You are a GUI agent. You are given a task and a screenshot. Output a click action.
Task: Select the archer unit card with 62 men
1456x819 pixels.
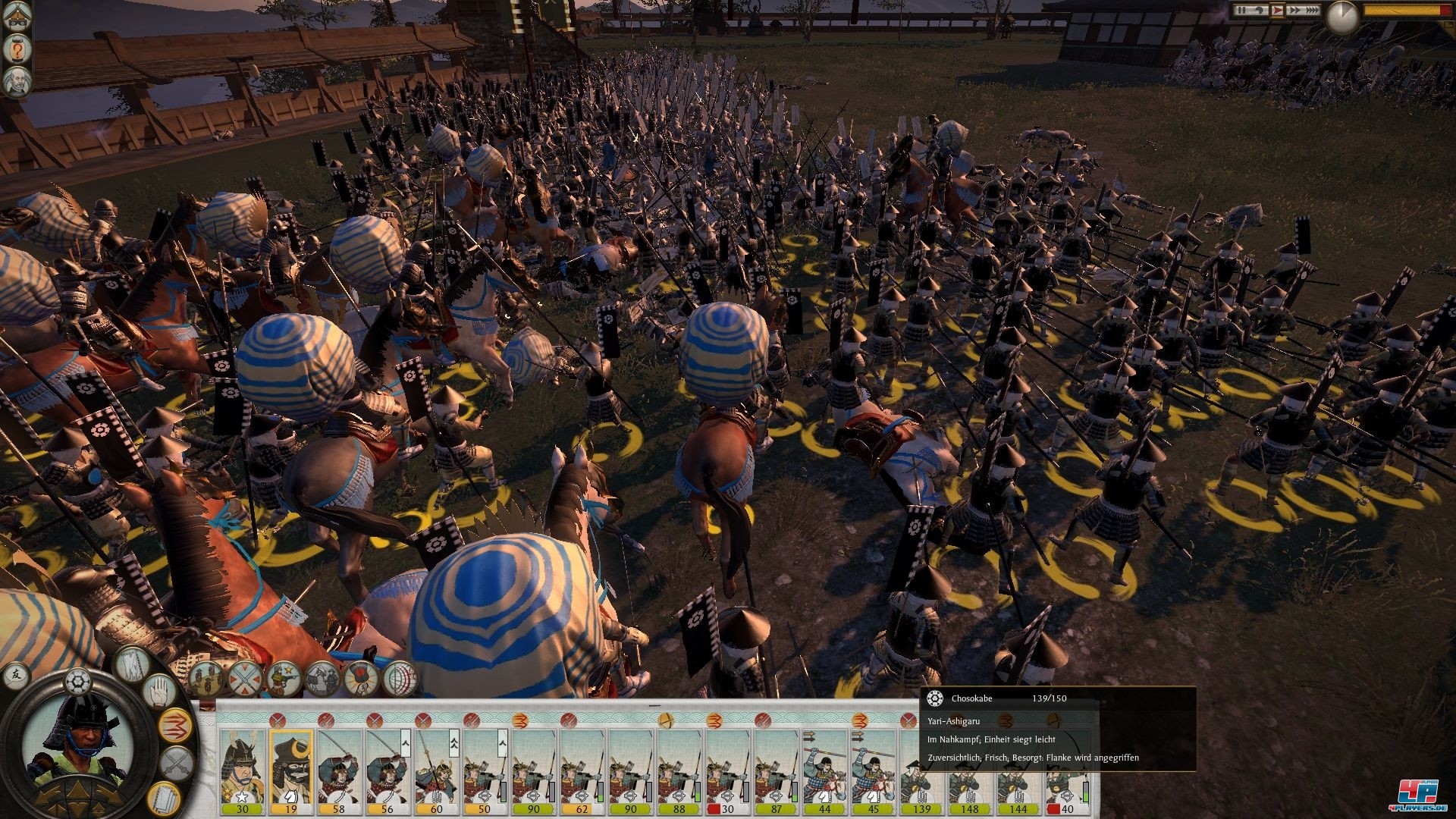(582, 767)
